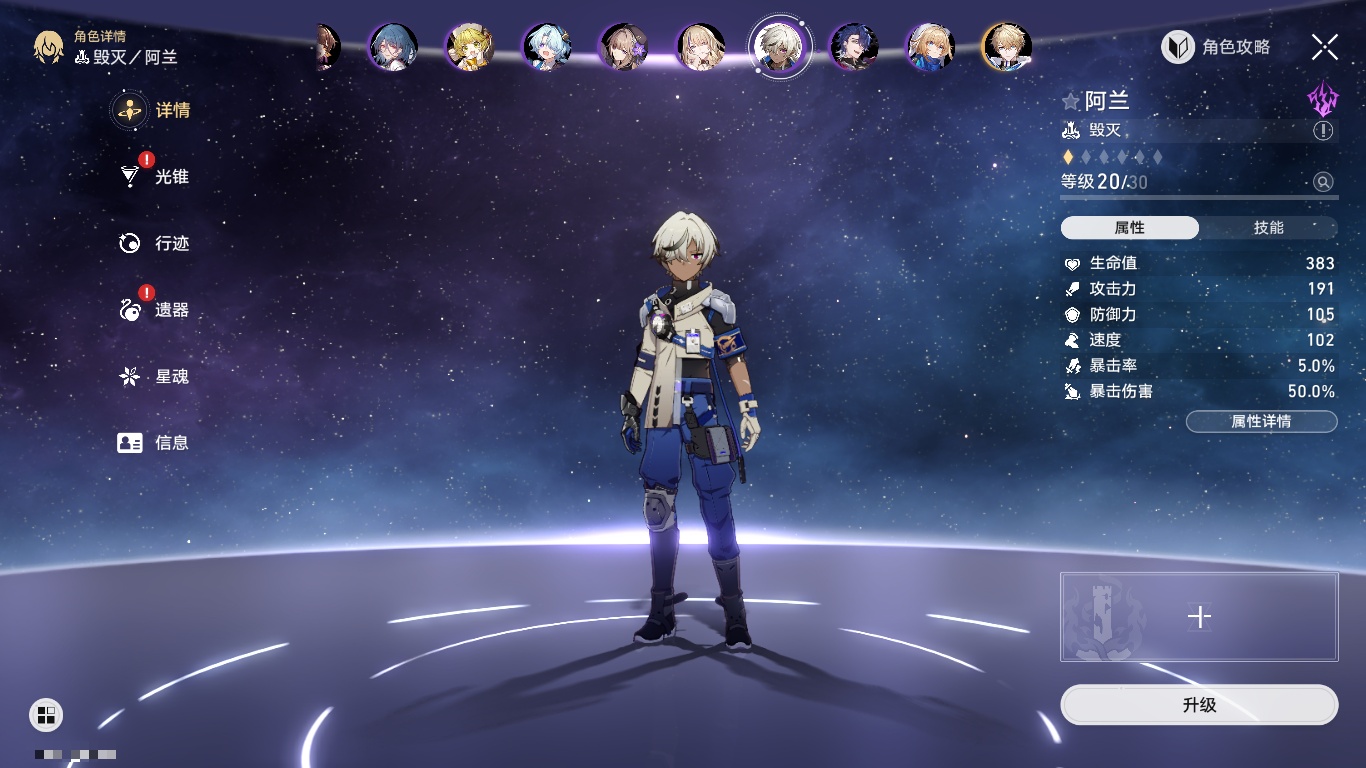Click the magnifier icon beside level
Image resolution: width=1366 pixels, height=768 pixels.
pos(1323,182)
